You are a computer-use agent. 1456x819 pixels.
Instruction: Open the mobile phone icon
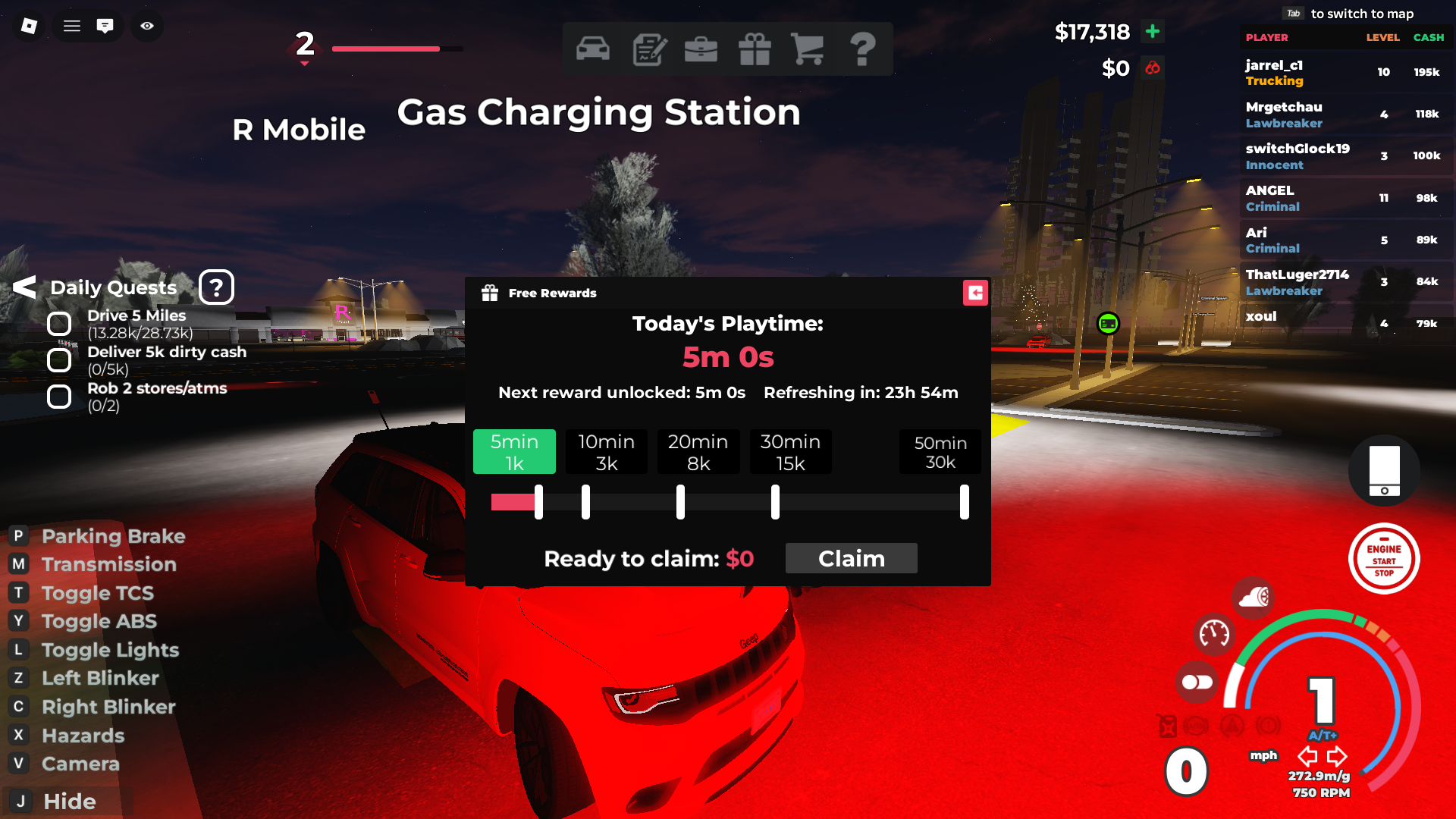(1384, 471)
